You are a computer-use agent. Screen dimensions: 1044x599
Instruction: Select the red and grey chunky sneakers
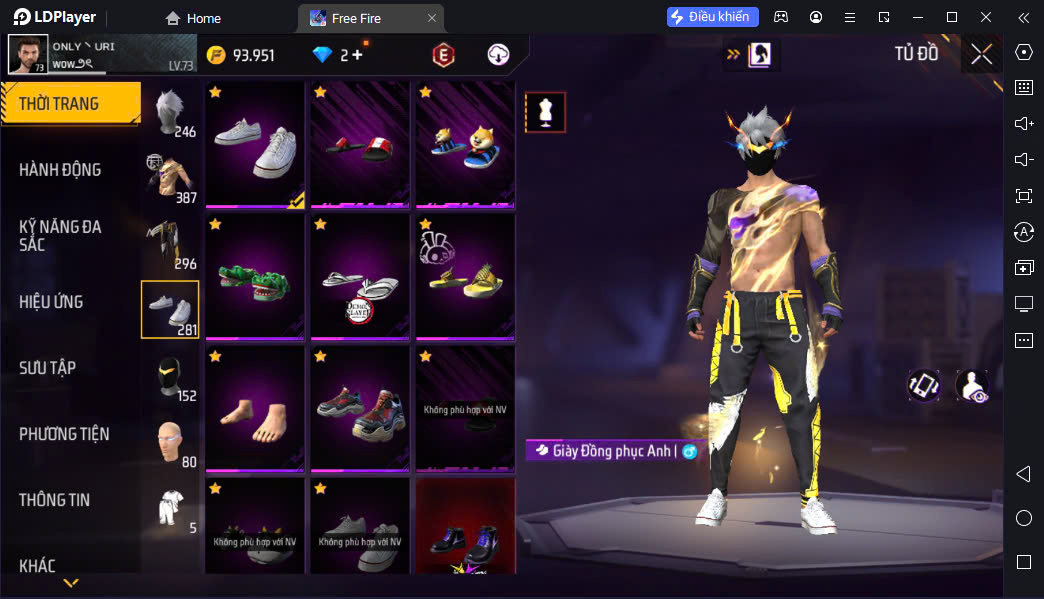360,409
